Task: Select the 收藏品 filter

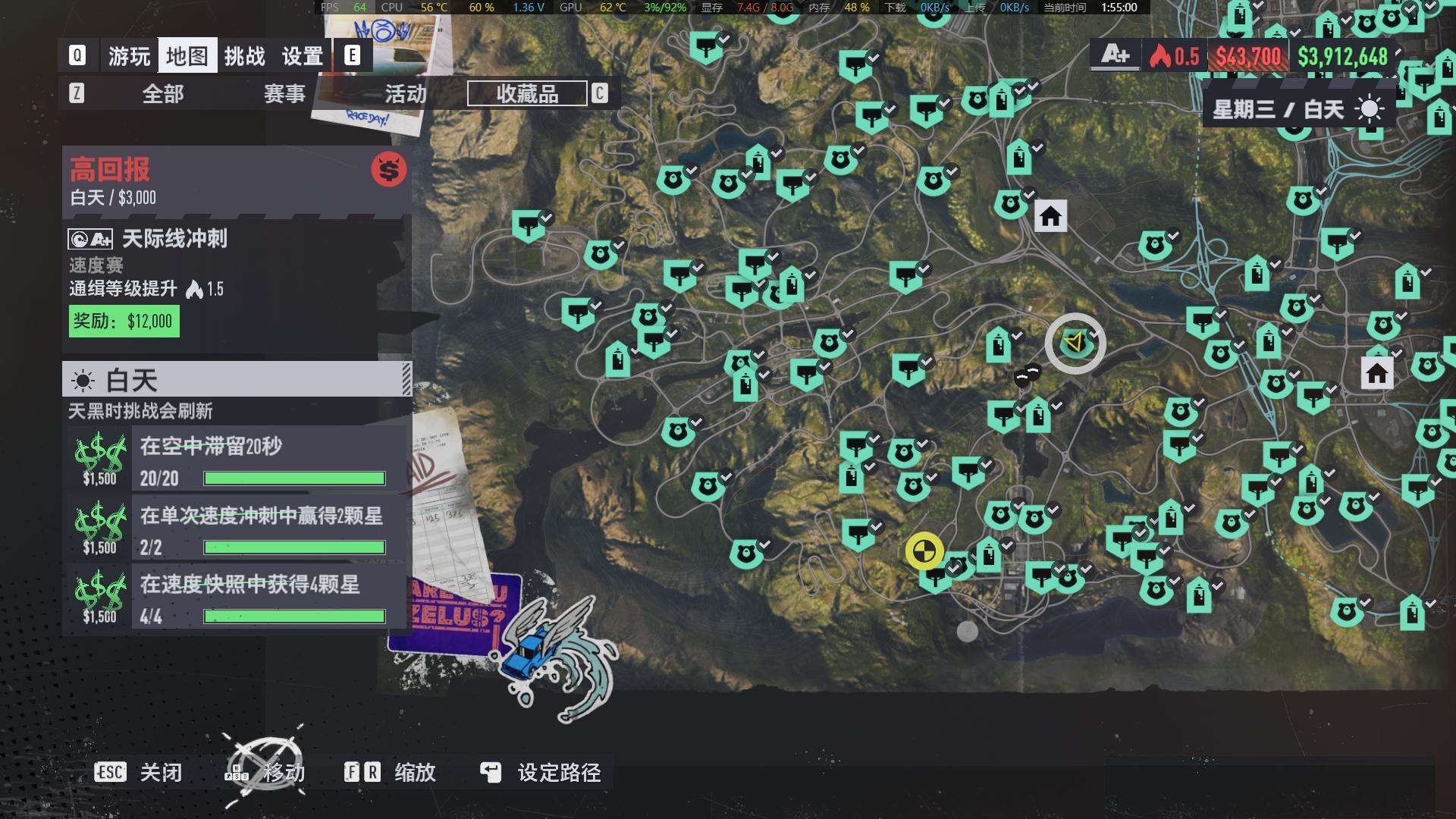Action: coord(527,94)
